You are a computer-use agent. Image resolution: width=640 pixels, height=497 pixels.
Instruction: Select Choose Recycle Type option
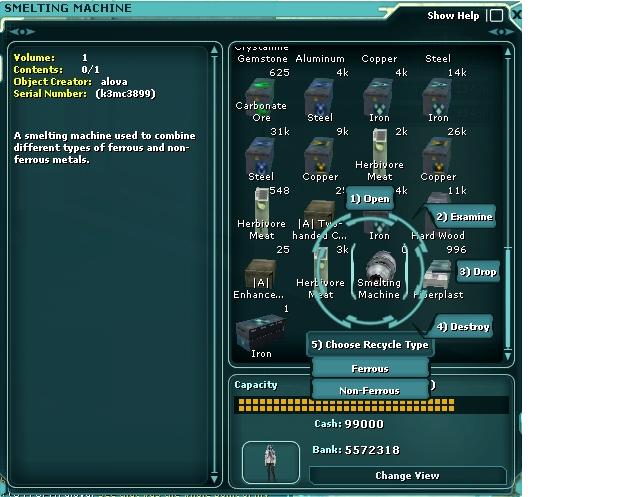pos(369,345)
